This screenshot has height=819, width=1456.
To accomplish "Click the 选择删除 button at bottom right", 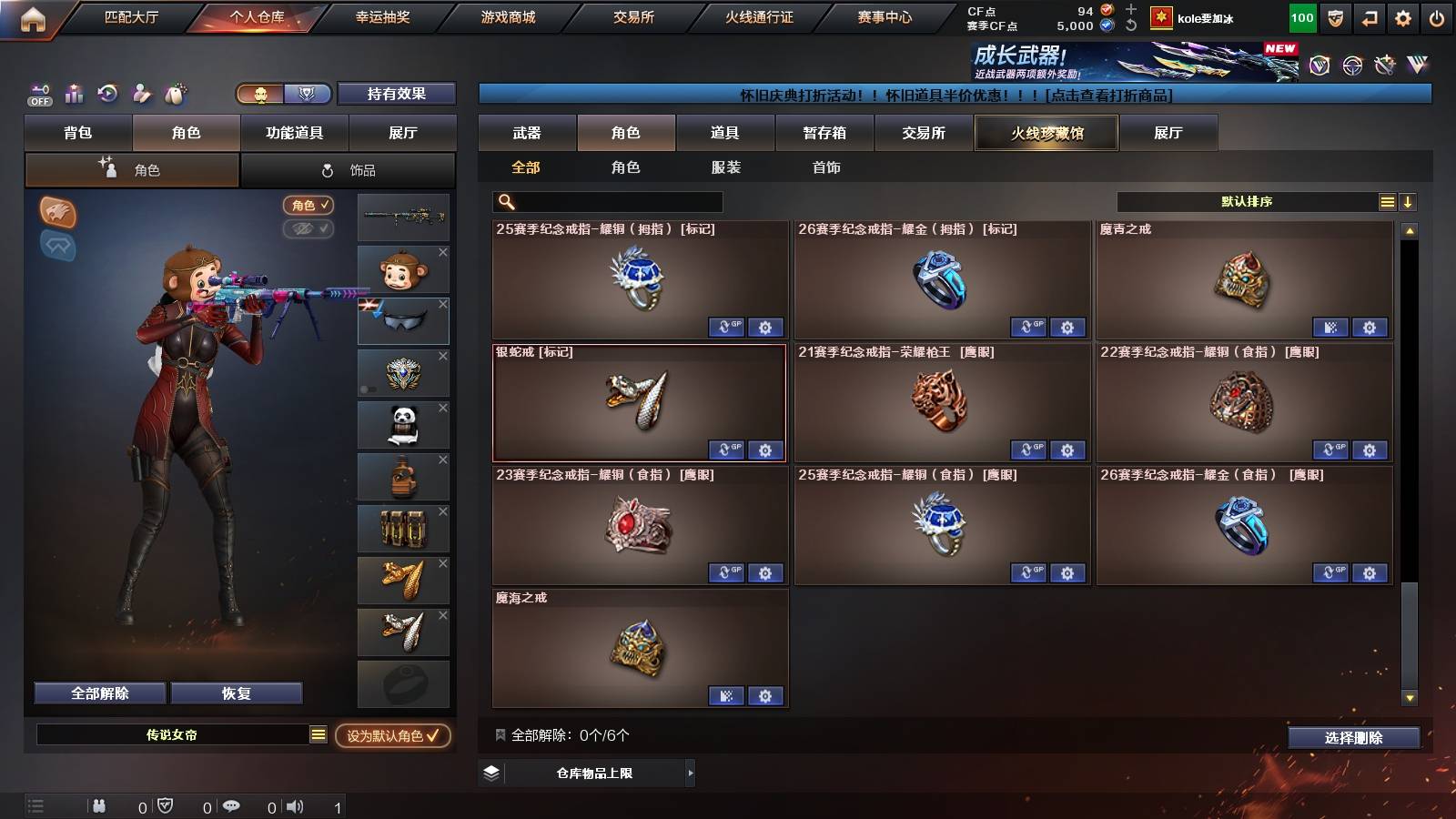I will 1354,738.
